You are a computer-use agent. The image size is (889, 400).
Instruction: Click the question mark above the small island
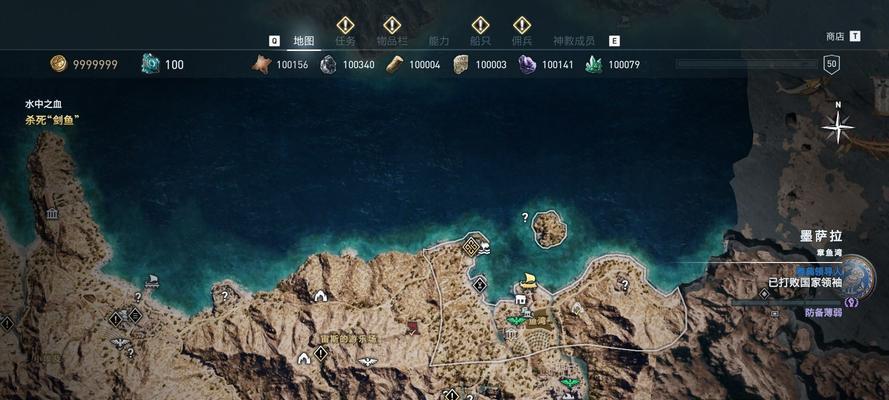[x=524, y=217]
